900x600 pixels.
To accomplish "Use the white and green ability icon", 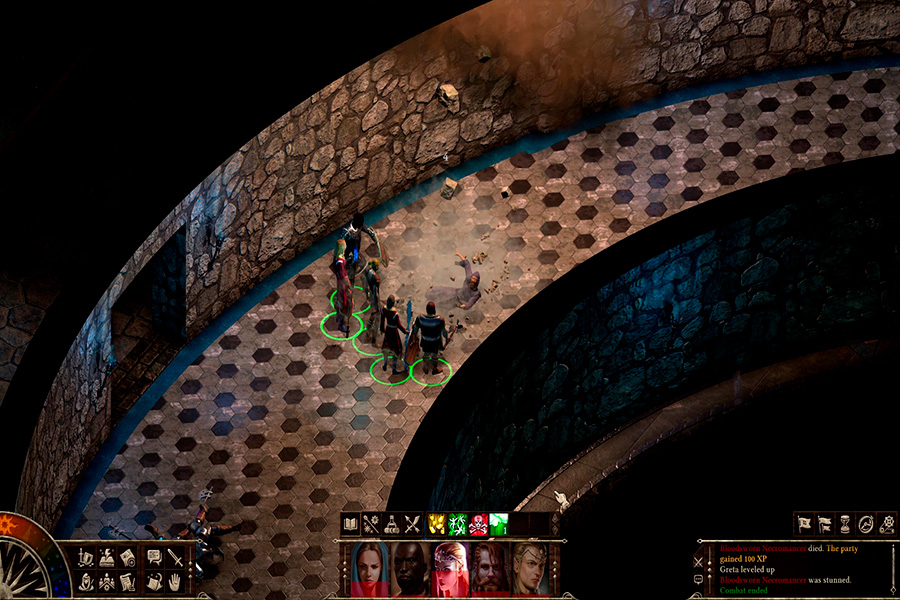I will 498,523.
